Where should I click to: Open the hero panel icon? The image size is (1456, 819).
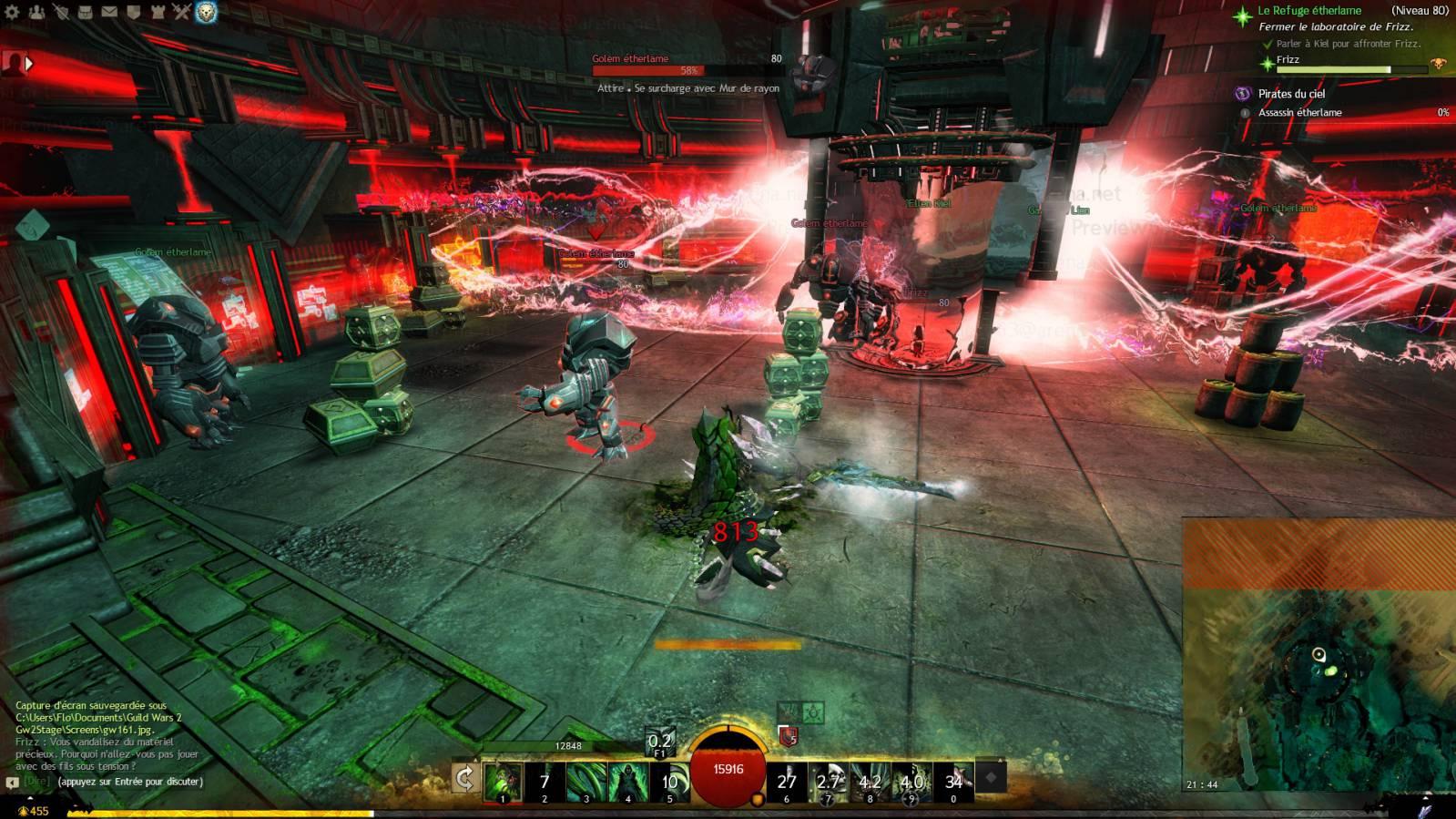point(61,12)
